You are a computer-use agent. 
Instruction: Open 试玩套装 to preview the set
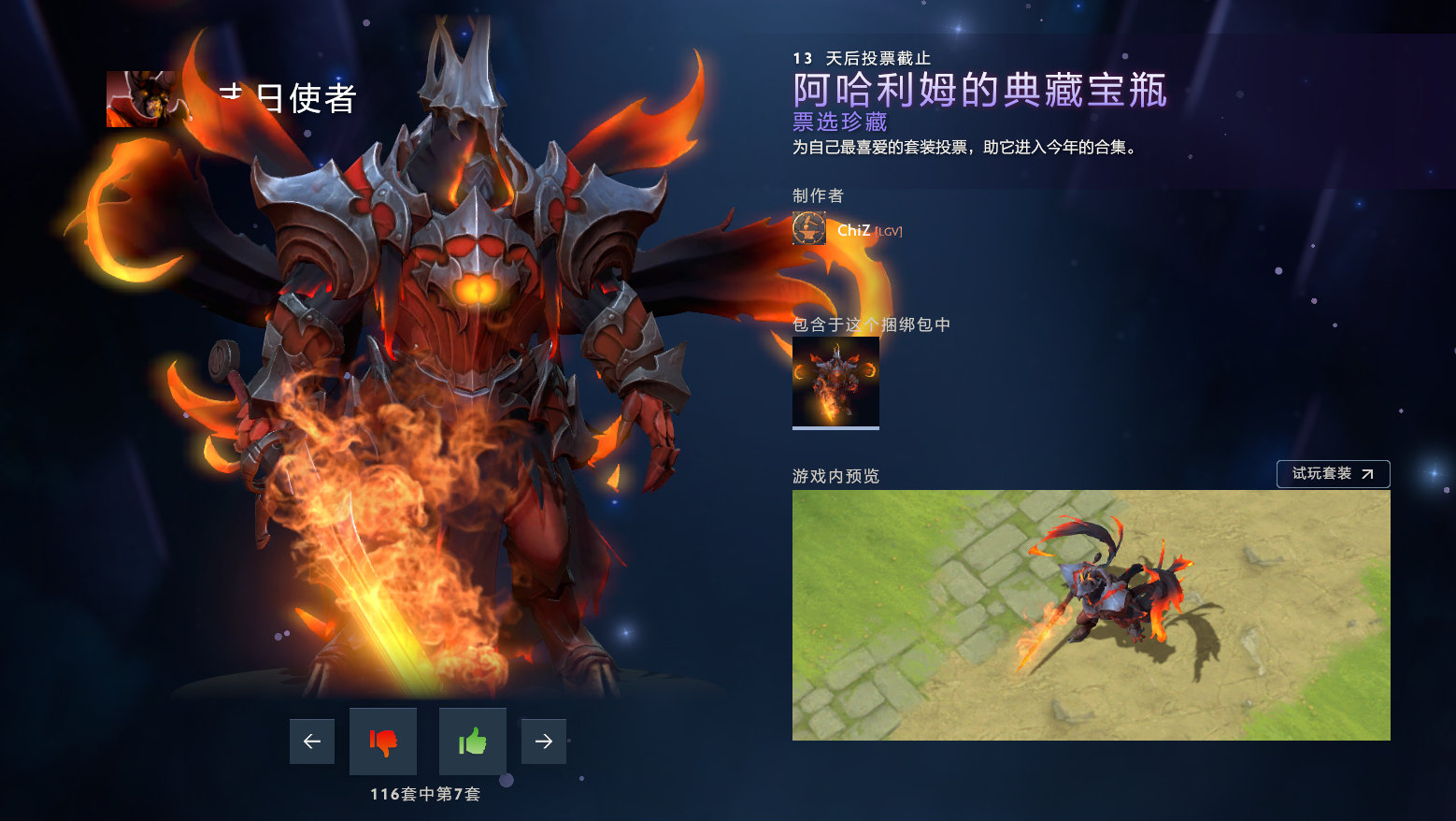pos(1334,474)
